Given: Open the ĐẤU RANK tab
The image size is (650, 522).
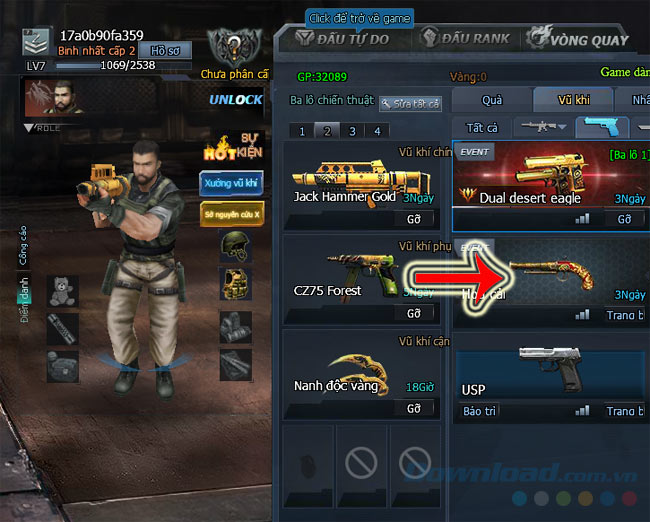Looking at the screenshot, I should tap(465, 40).
